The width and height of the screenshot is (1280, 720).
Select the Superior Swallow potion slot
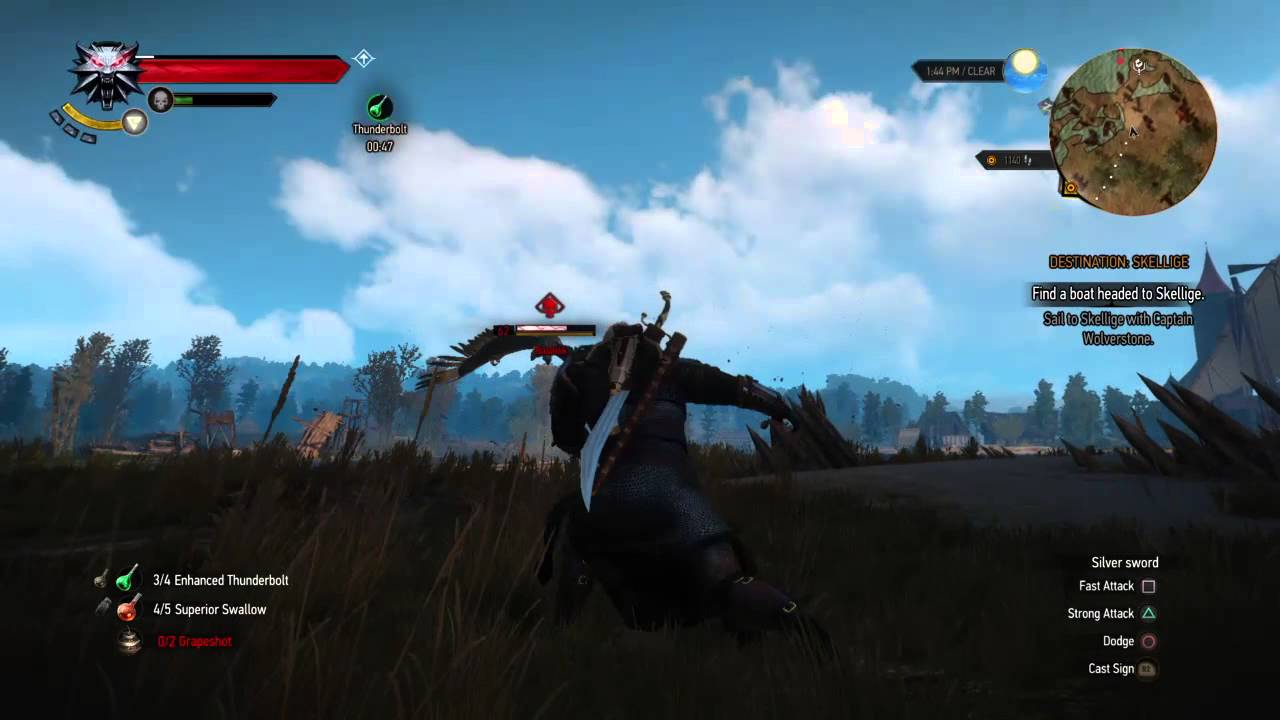tap(126, 609)
